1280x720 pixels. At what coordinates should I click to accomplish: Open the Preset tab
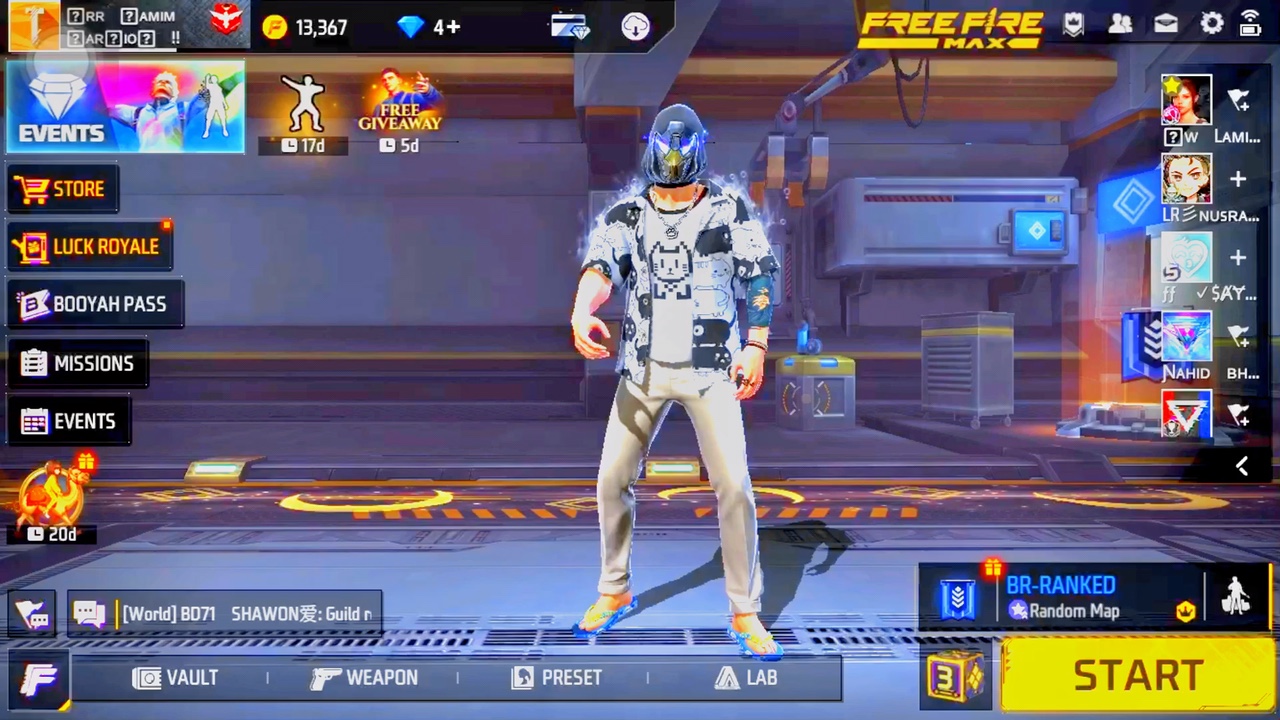coord(557,678)
